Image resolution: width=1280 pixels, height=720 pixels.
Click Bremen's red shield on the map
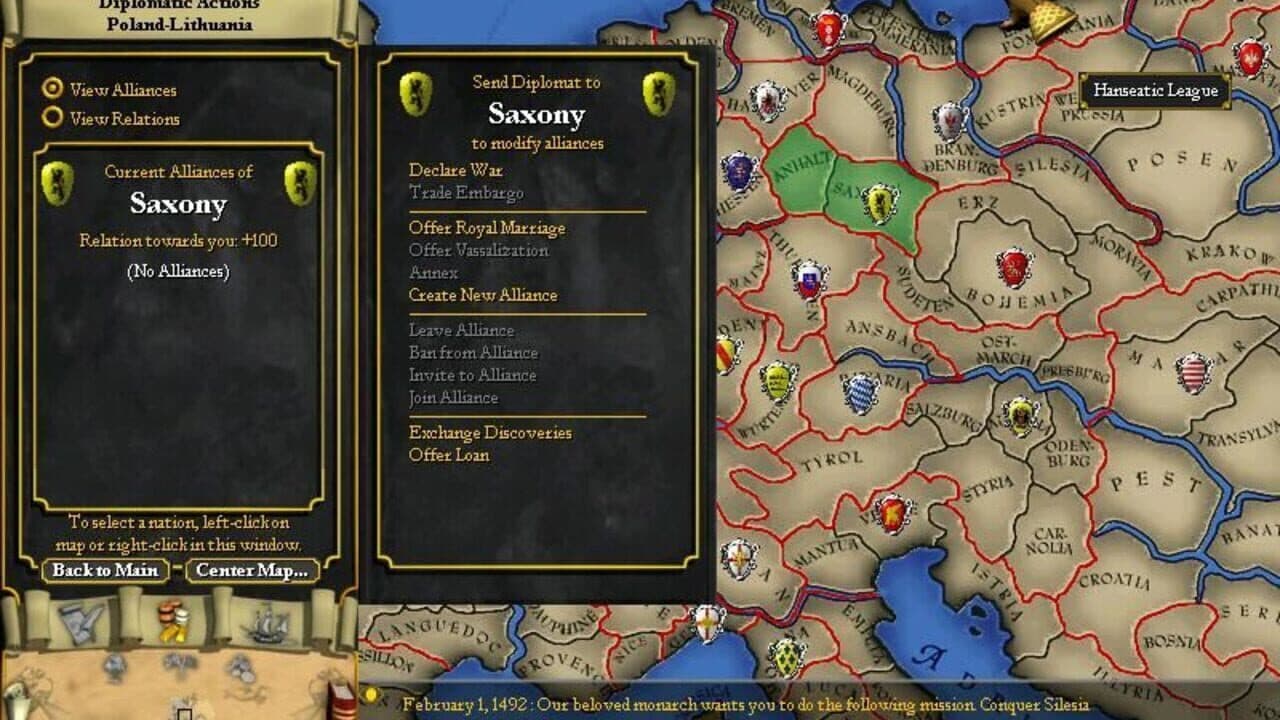click(x=828, y=28)
